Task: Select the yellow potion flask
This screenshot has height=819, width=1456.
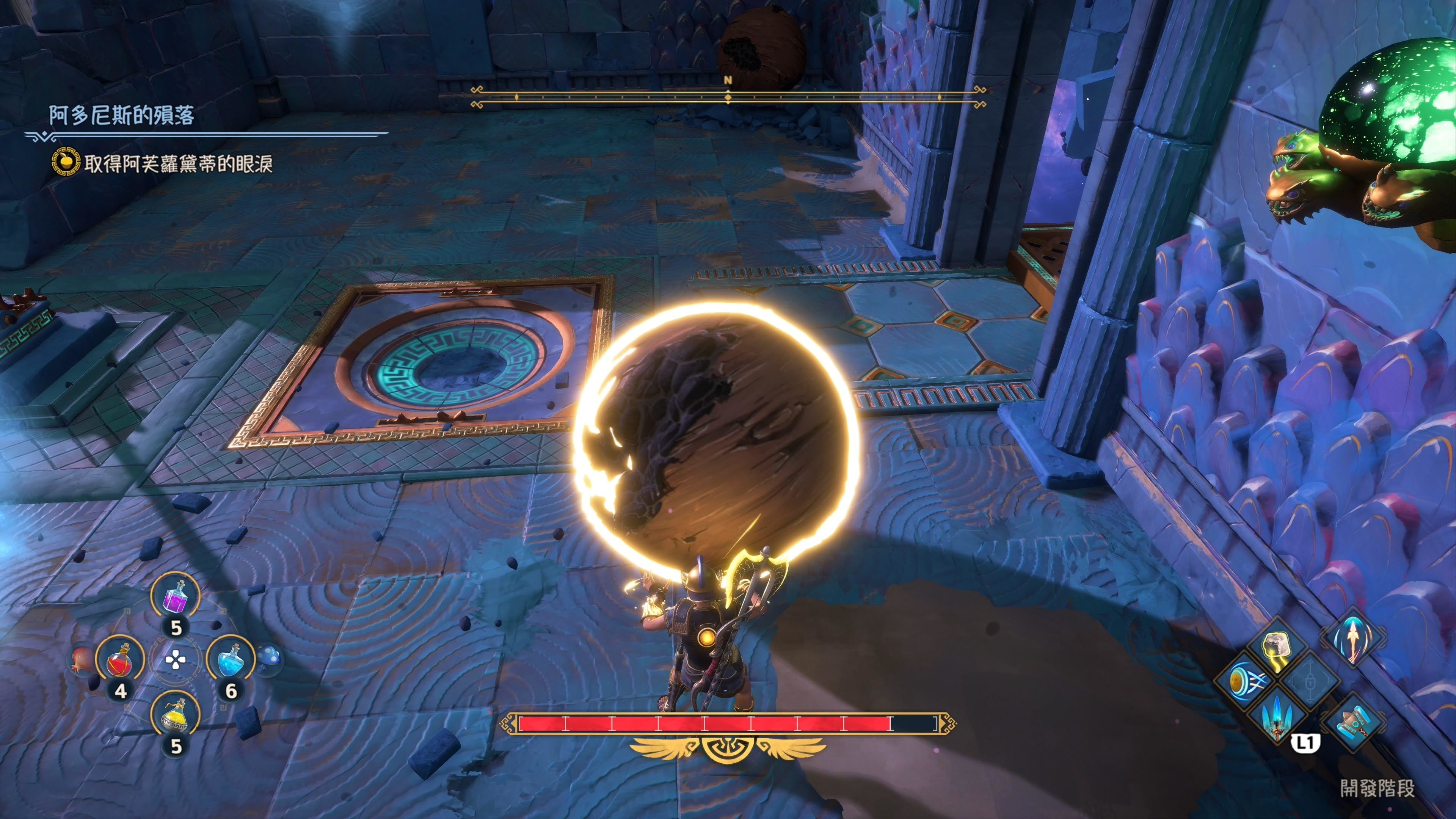Action: (x=175, y=717)
